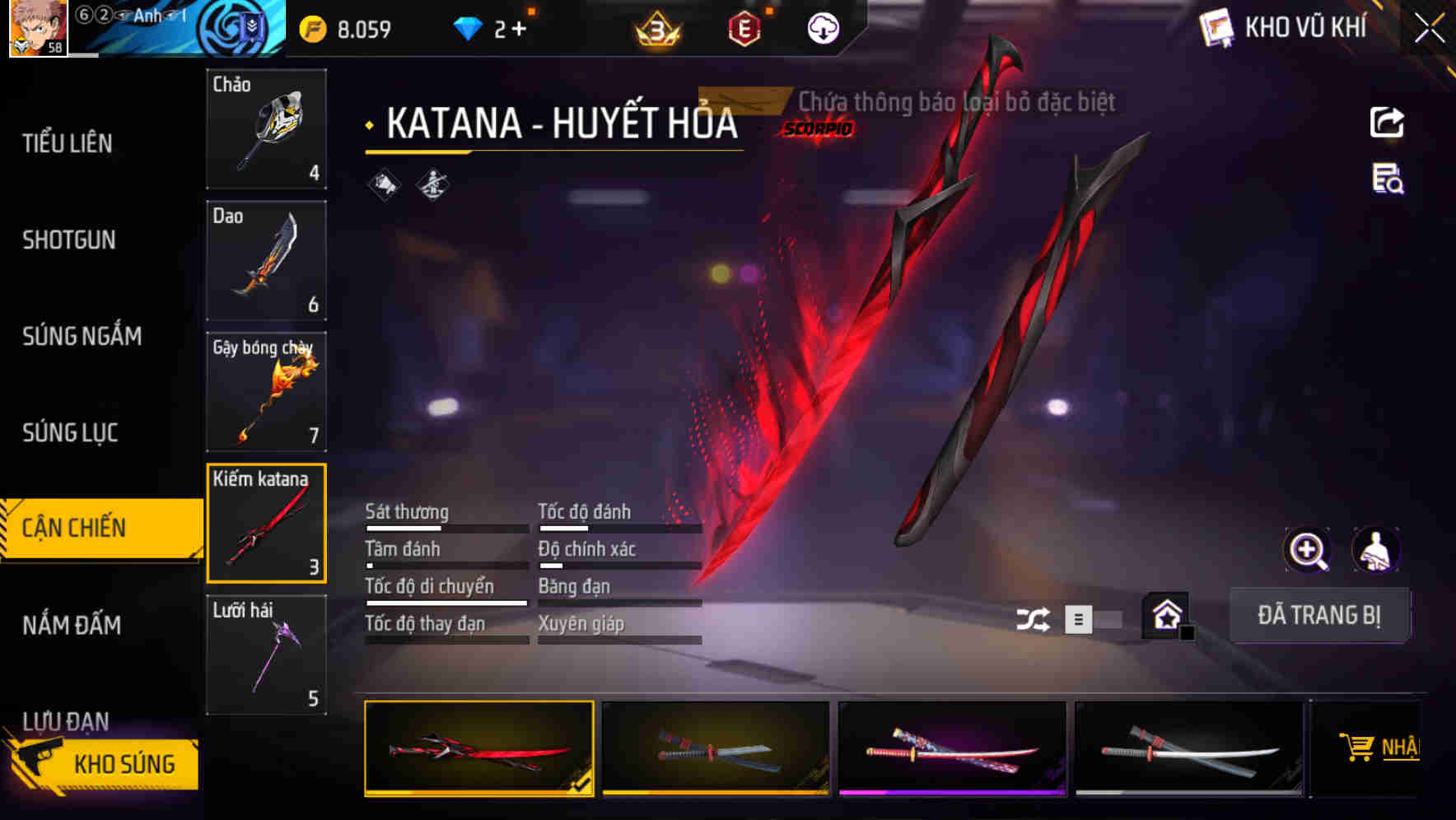Screen dimensions: 1456x820
Task: Select the NẮM ĐẤM category
Action: point(74,626)
